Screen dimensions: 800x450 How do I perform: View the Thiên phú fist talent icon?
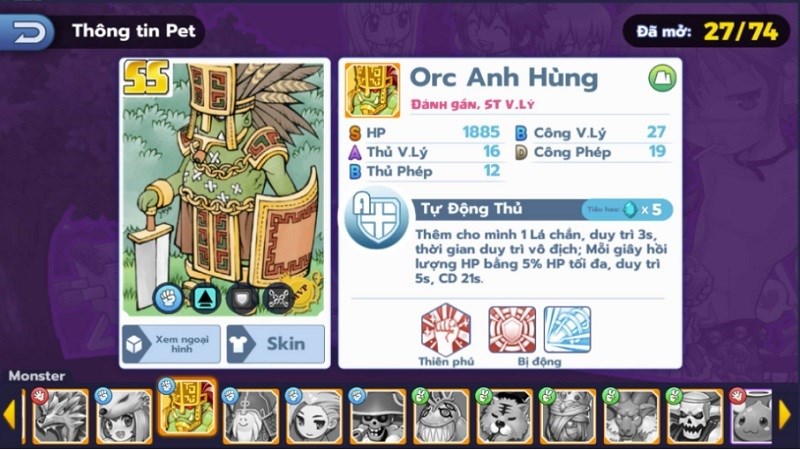tap(446, 330)
